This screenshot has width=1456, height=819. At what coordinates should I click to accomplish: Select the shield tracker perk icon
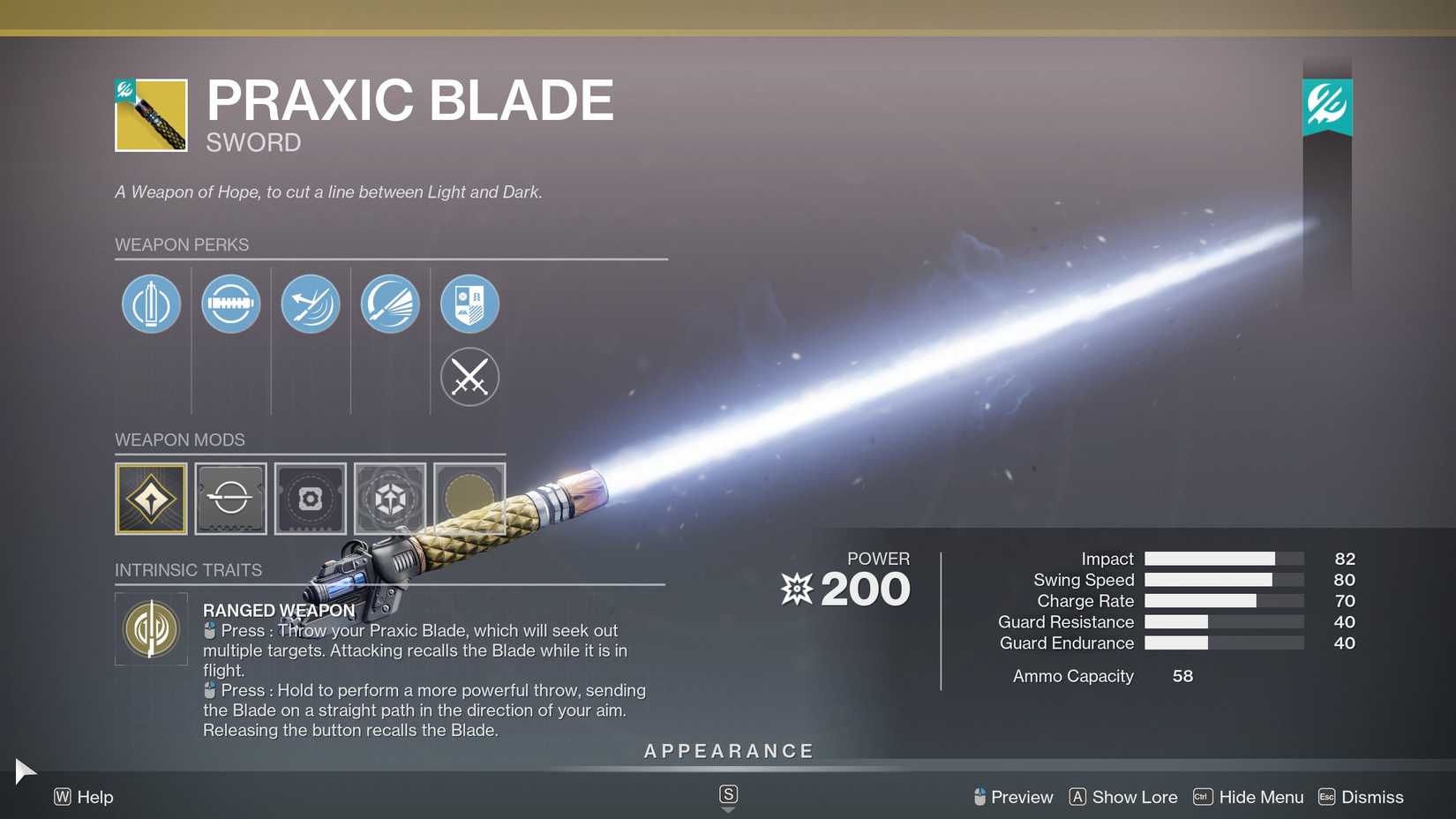coord(469,304)
